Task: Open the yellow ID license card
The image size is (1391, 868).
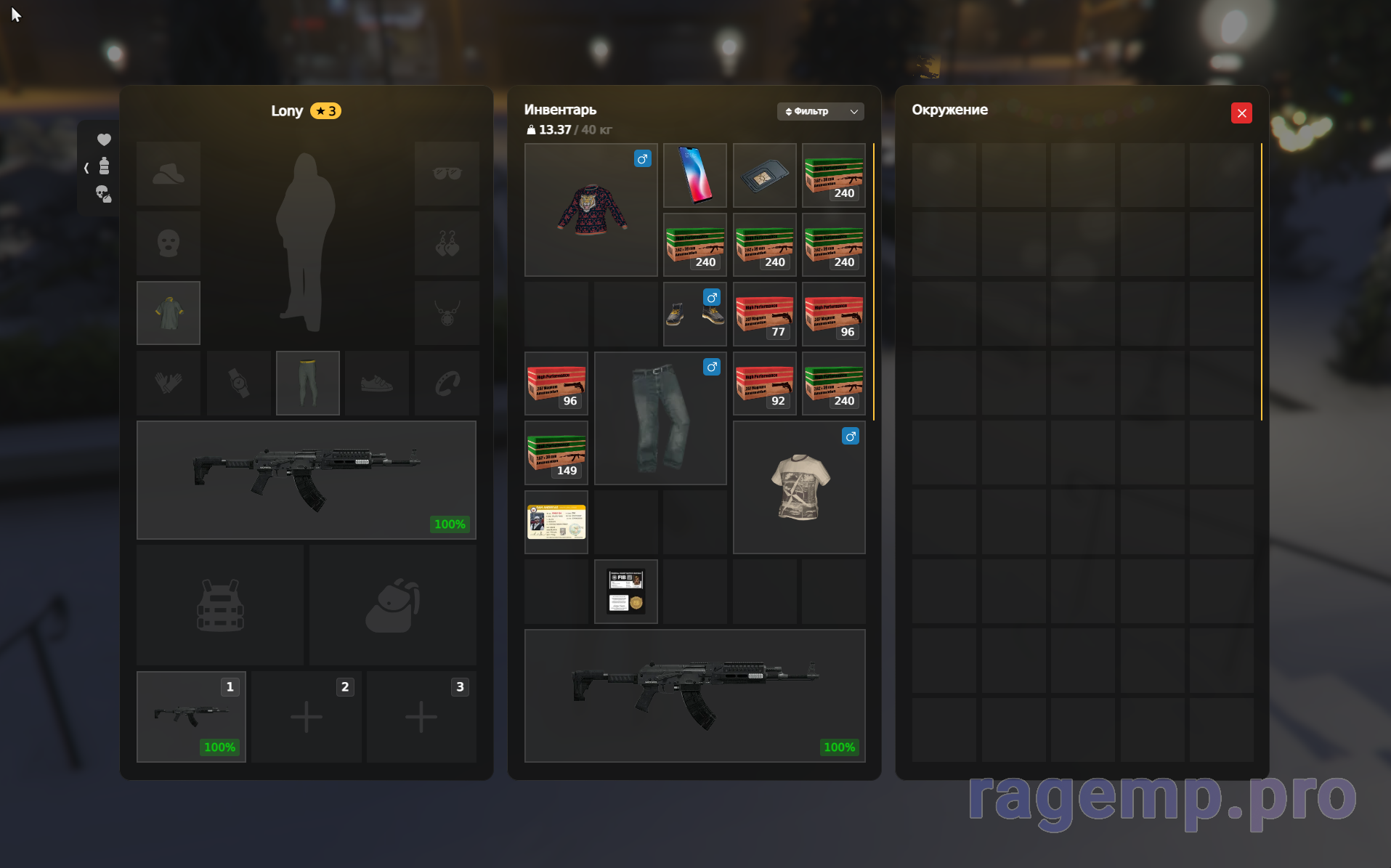Action: [556, 522]
